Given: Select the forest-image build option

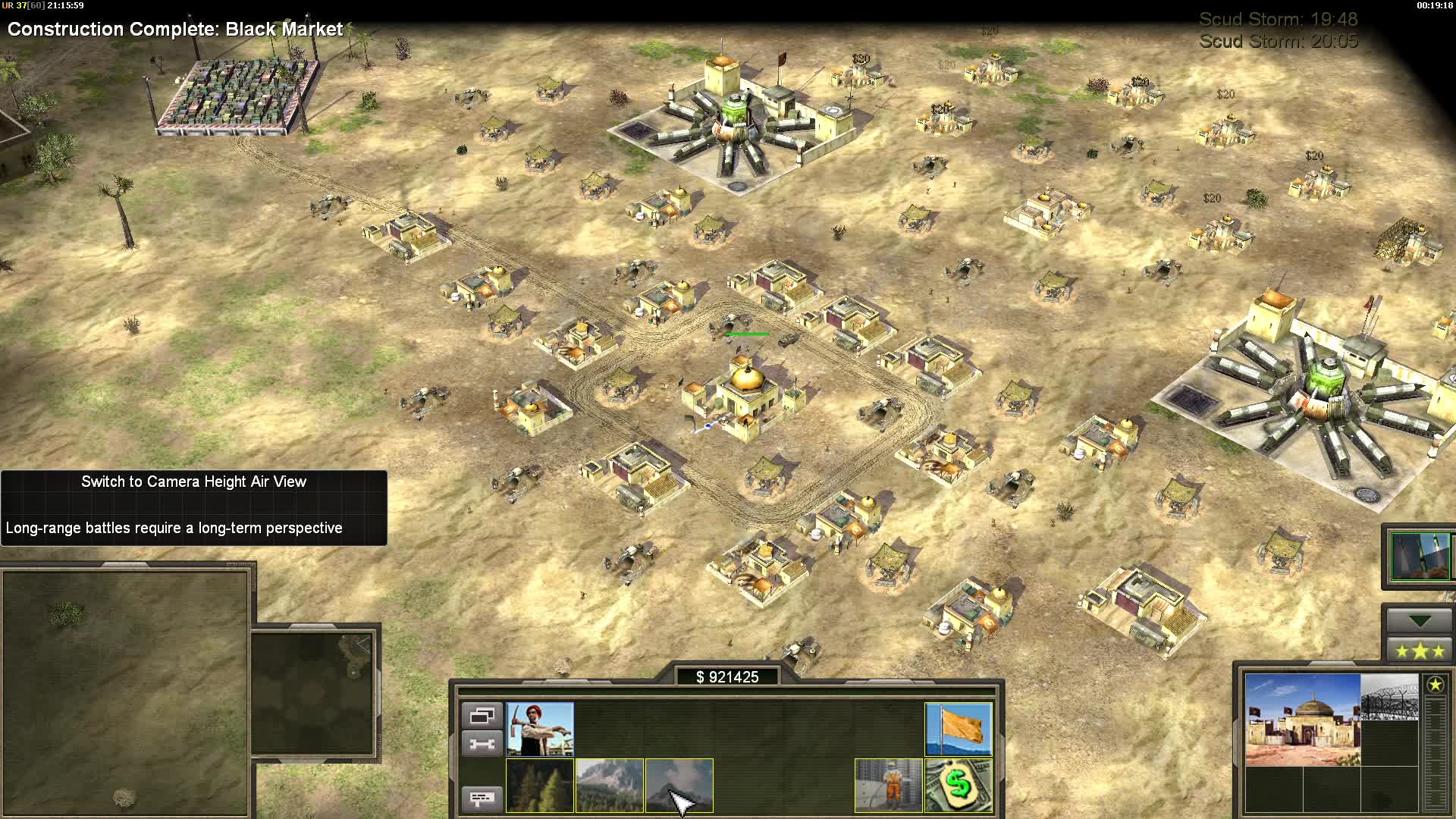Looking at the screenshot, I should 540,786.
